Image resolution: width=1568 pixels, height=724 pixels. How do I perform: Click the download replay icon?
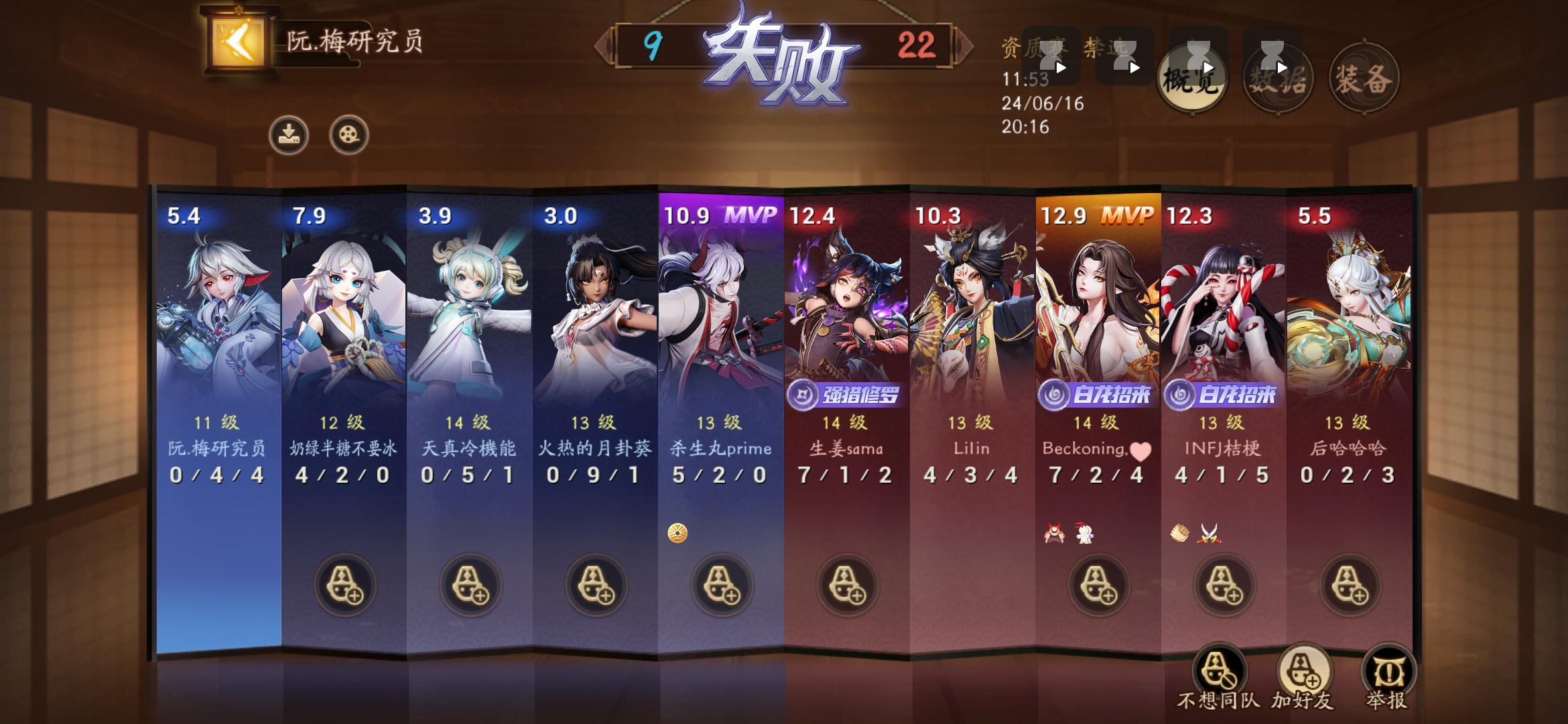tap(288, 135)
